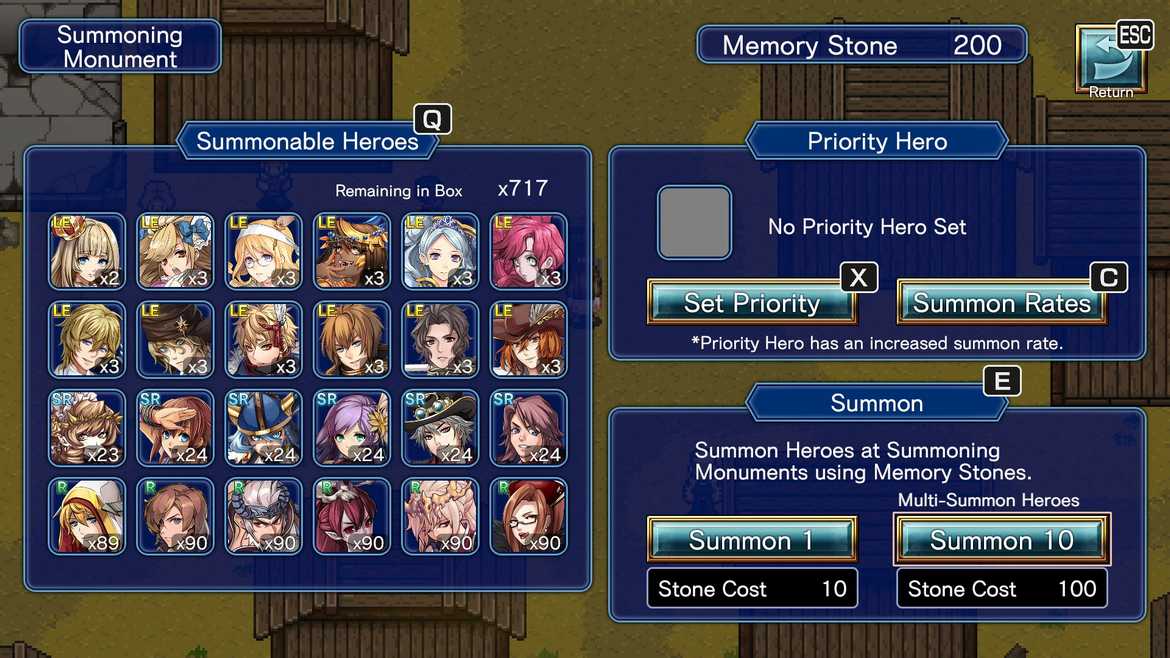Viewport: 1170px width, 658px height.
Task: Perform a single Summon 1
Action: tap(752, 540)
